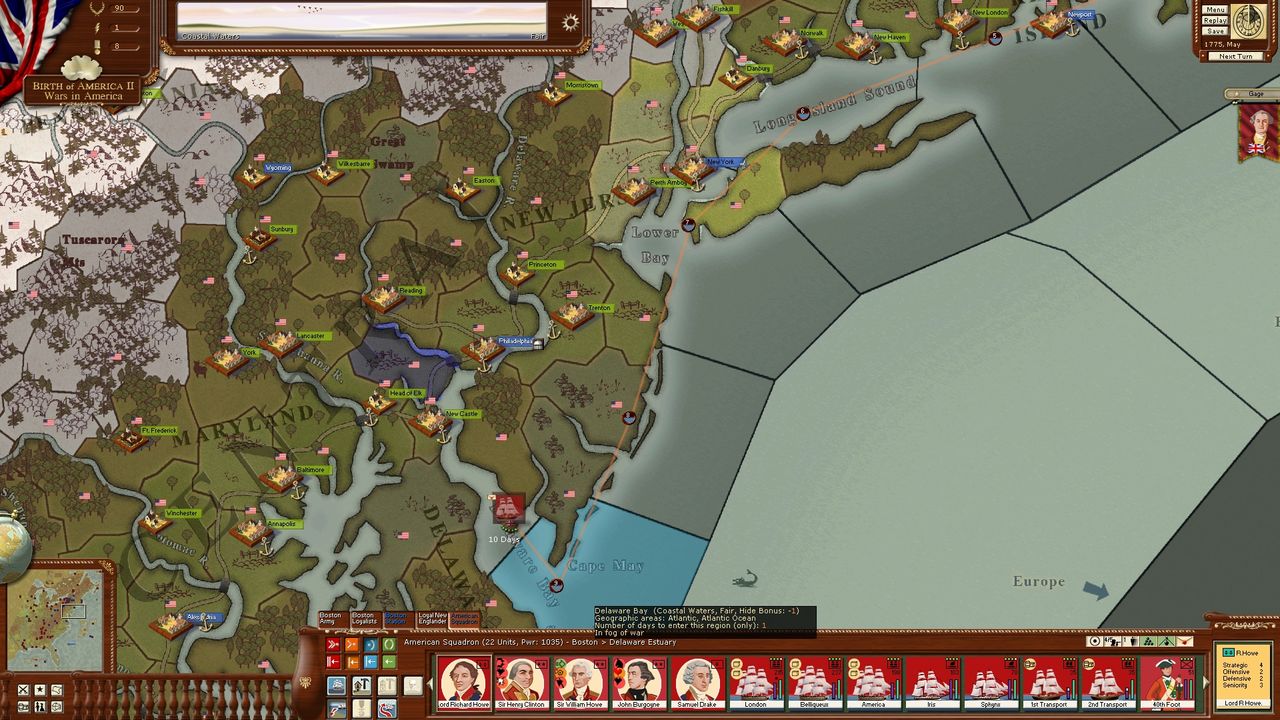Toggle the crossed swords map filter
The width and height of the screenshot is (1280, 720).
coord(23,690)
